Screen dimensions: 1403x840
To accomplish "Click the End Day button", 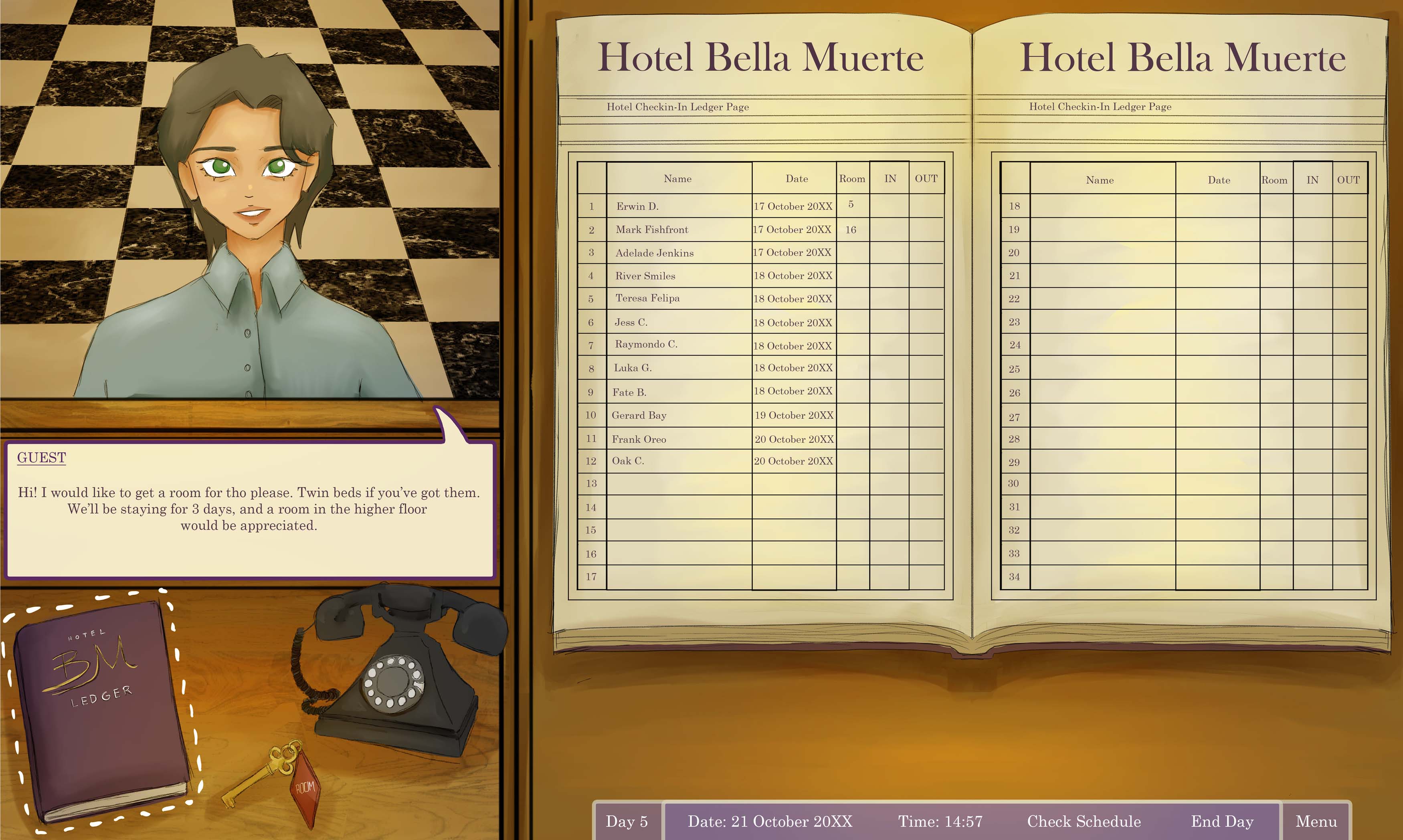I will coord(1222,821).
